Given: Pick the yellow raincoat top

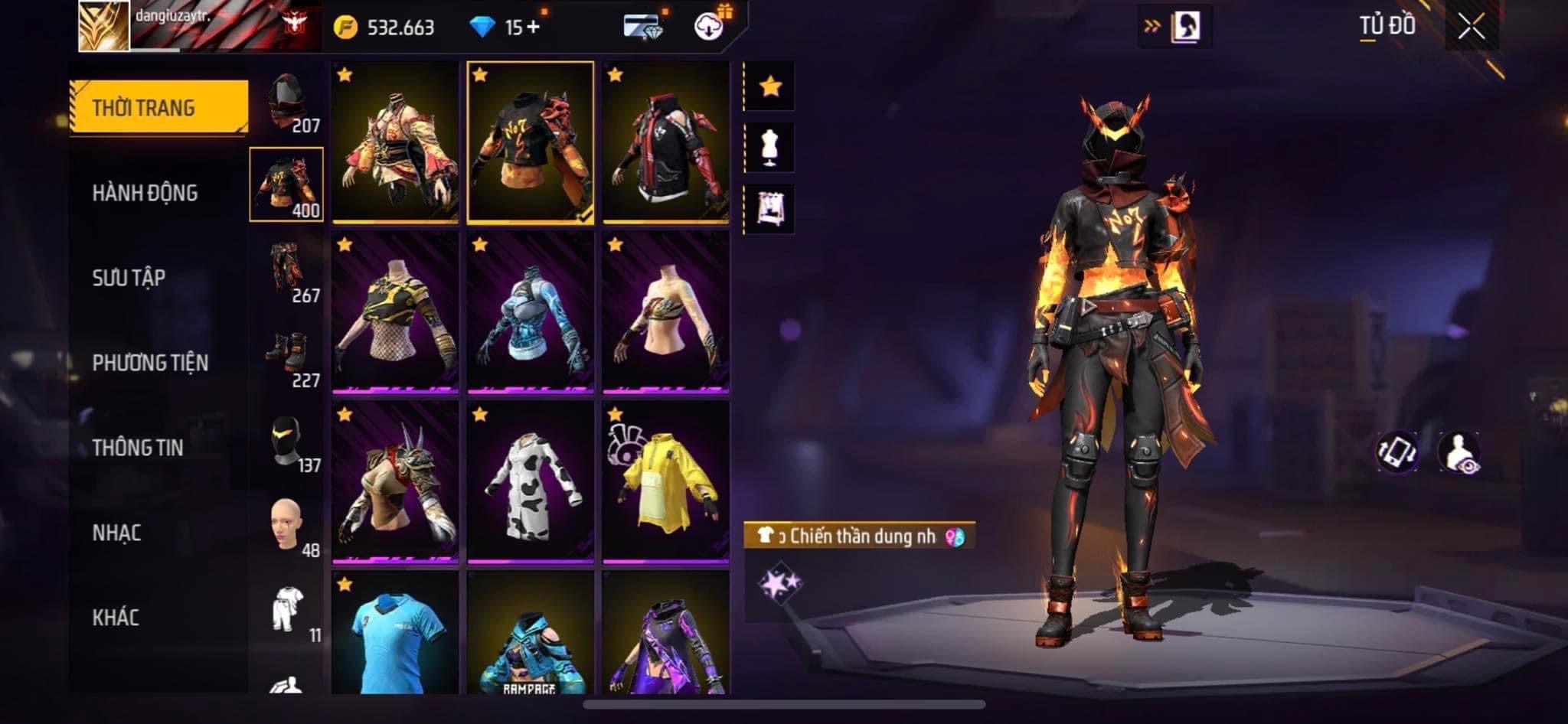Looking at the screenshot, I should (x=665, y=482).
